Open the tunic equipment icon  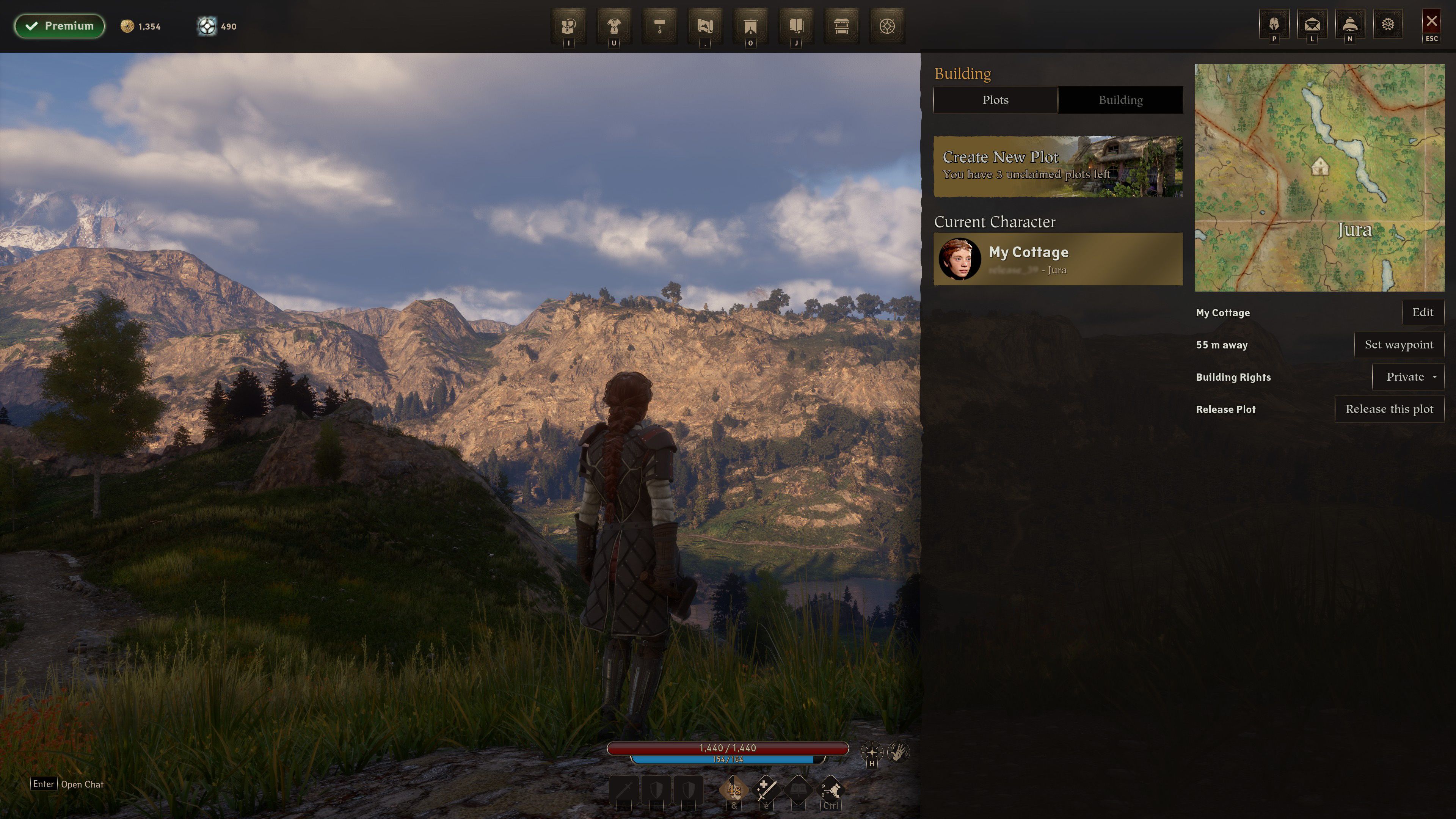coord(614,26)
